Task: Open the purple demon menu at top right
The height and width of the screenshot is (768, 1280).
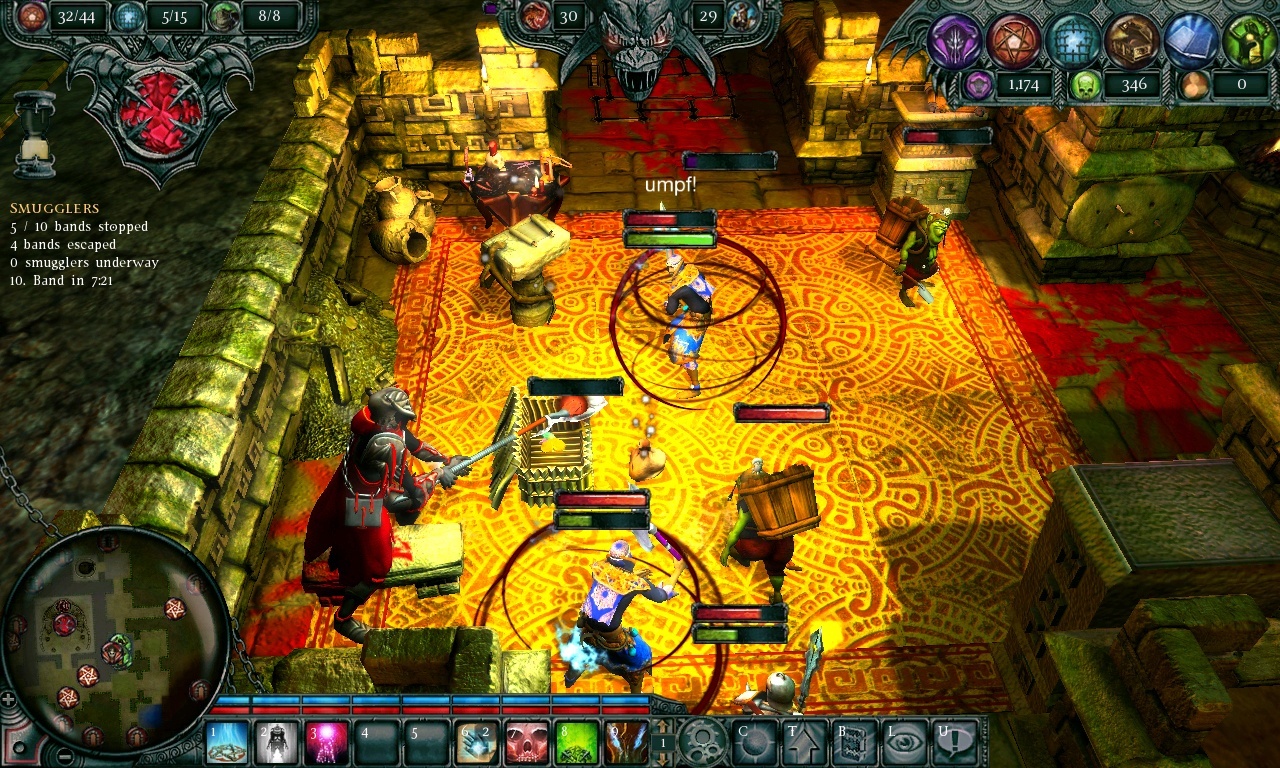Action: pyautogui.click(x=956, y=40)
